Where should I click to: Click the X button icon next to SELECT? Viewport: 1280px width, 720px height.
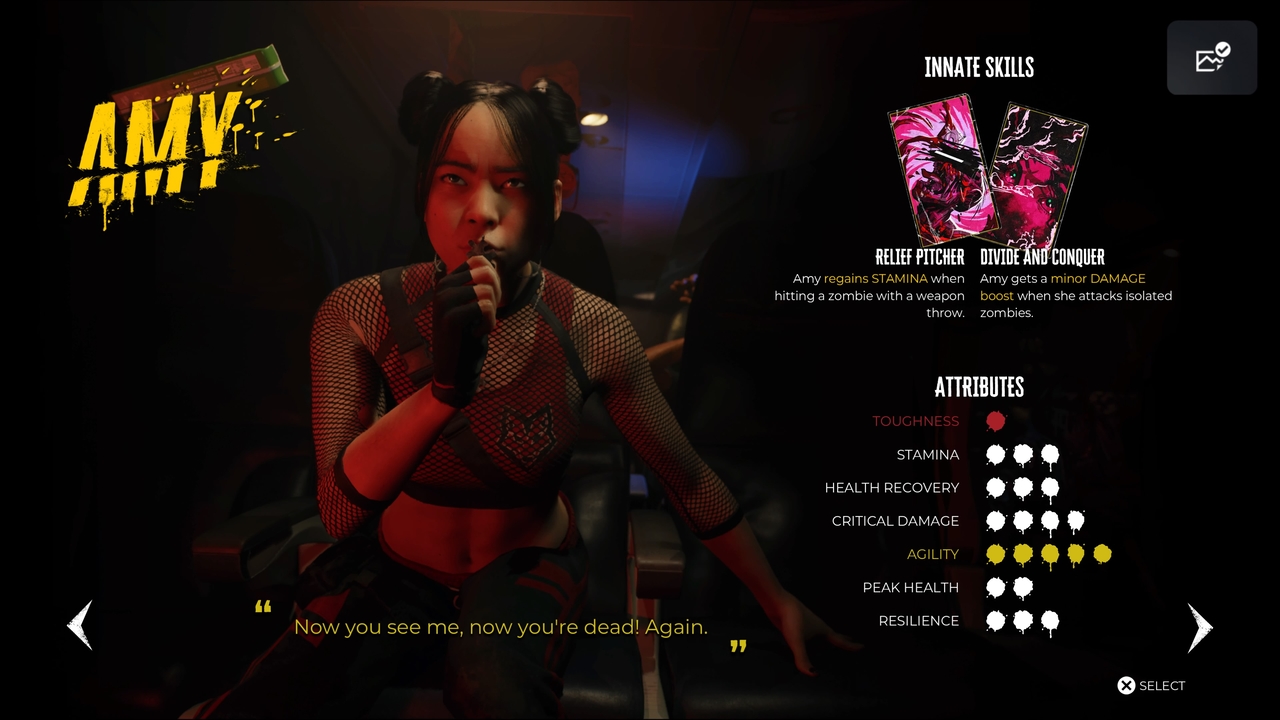[x=1125, y=685]
